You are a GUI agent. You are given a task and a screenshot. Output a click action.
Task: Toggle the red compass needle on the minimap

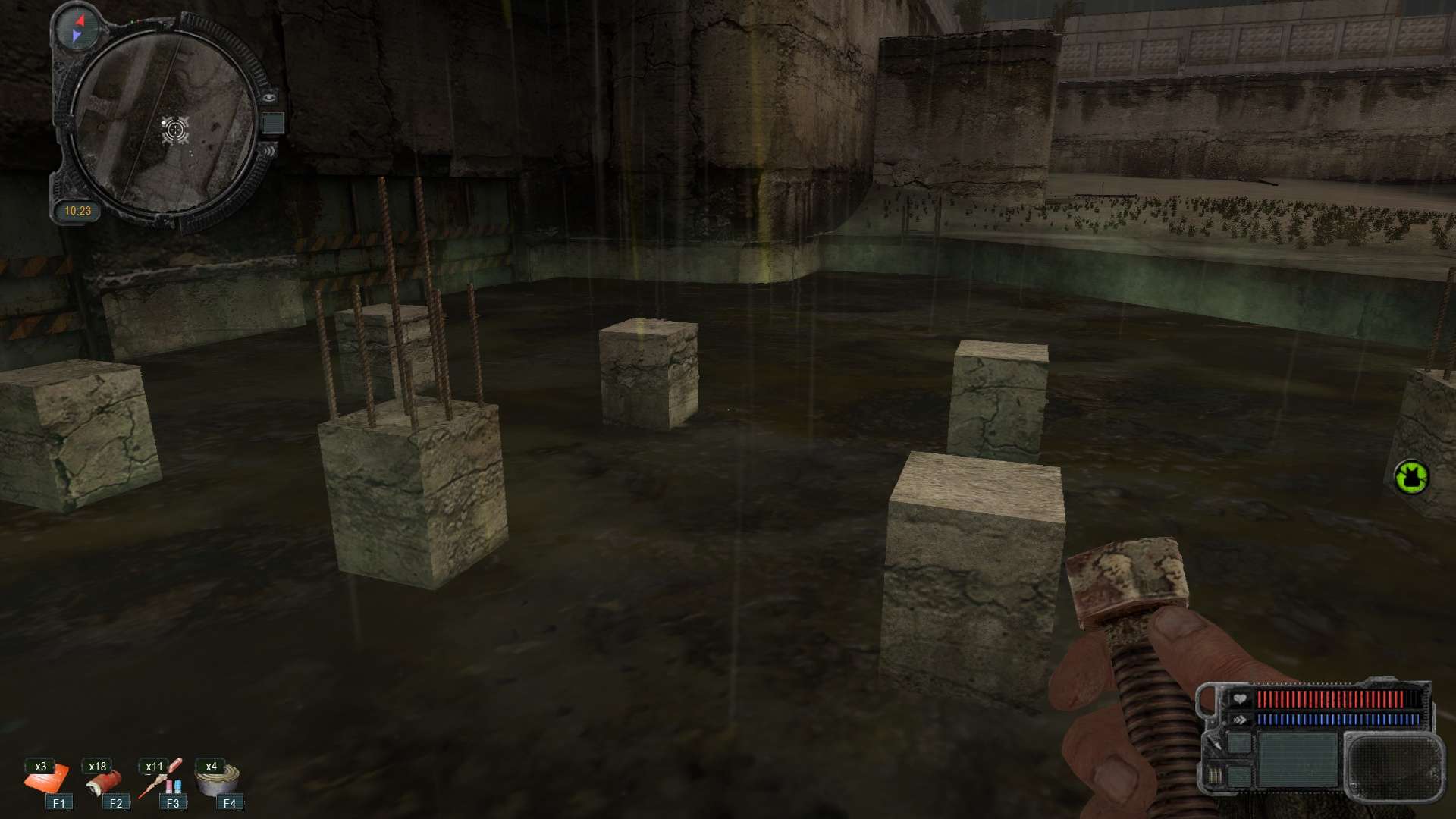(x=79, y=20)
